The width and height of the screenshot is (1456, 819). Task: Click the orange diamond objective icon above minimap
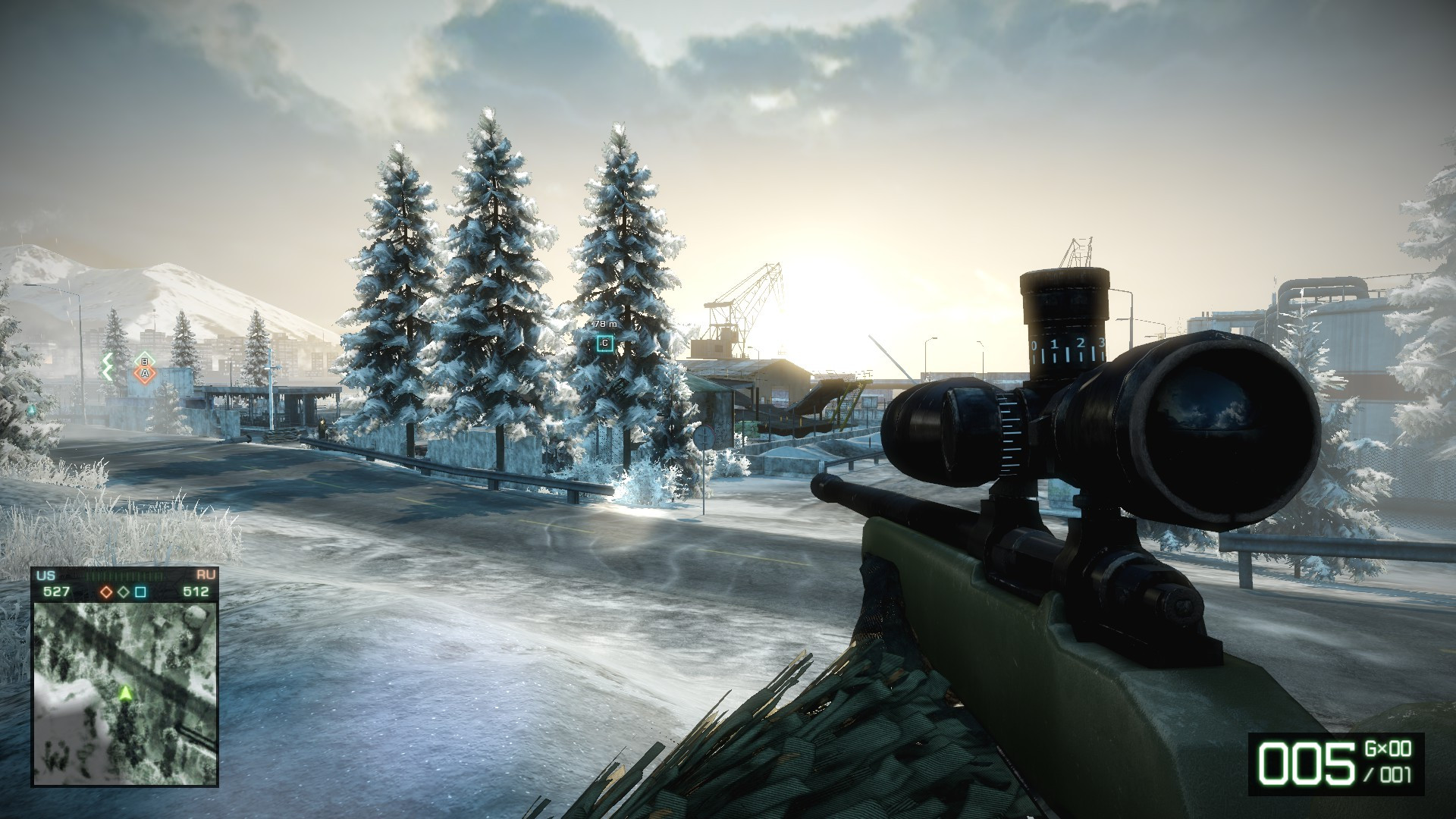coord(106,593)
